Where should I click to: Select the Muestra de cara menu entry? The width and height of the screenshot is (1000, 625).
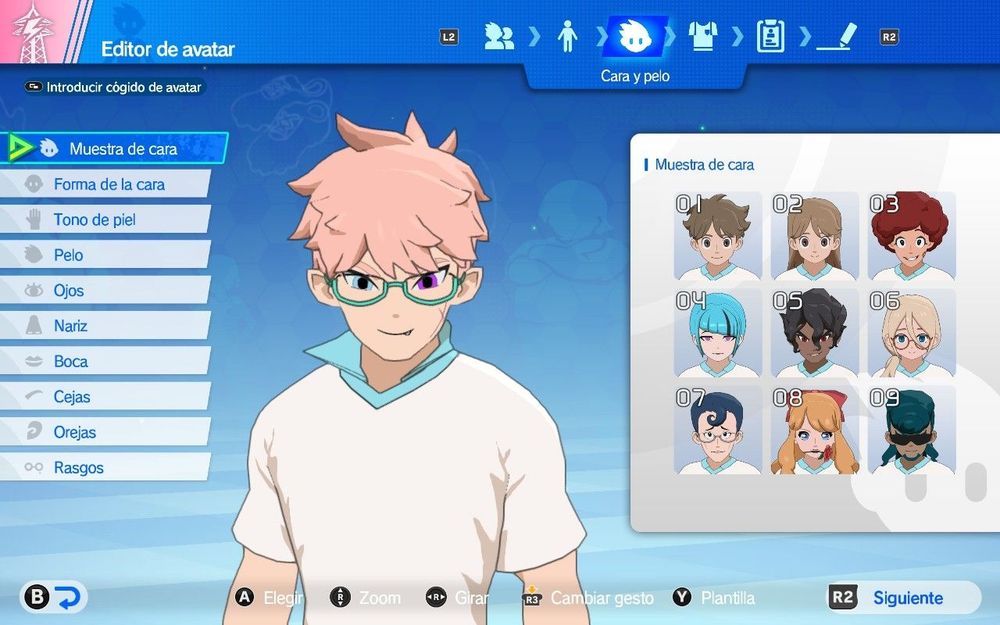pos(122,149)
